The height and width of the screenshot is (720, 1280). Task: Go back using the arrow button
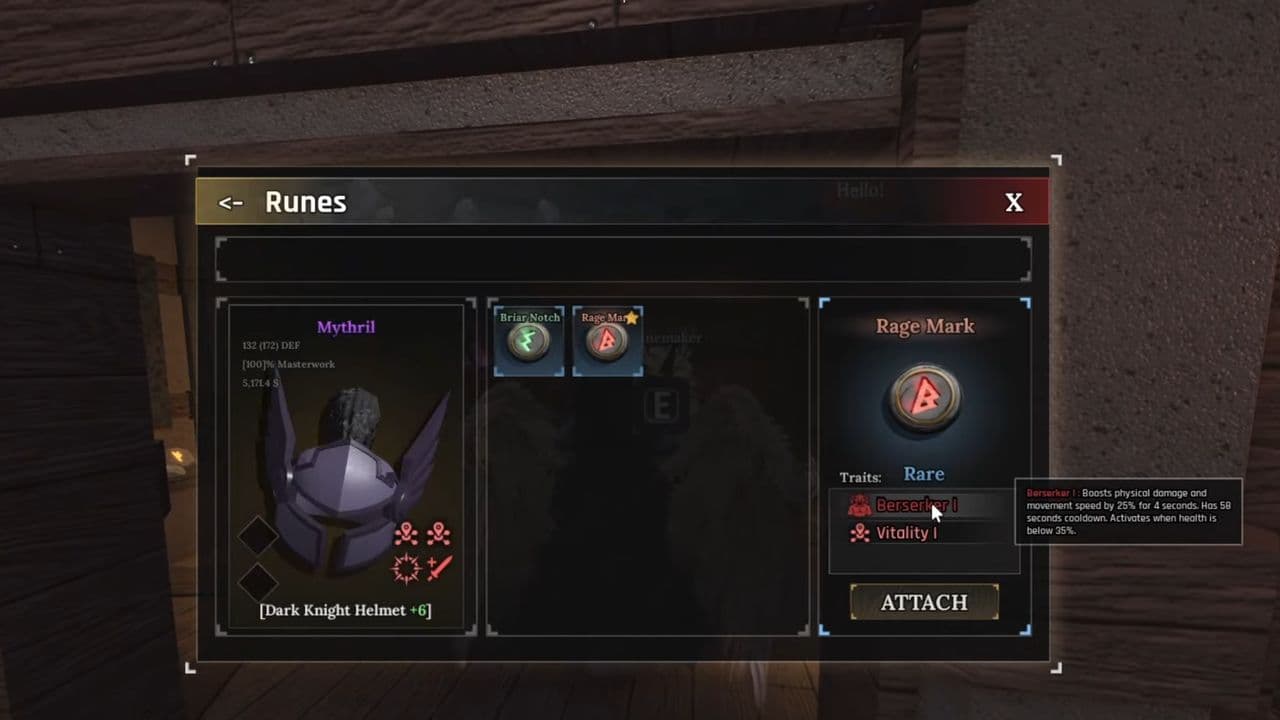(x=231, y=203)
